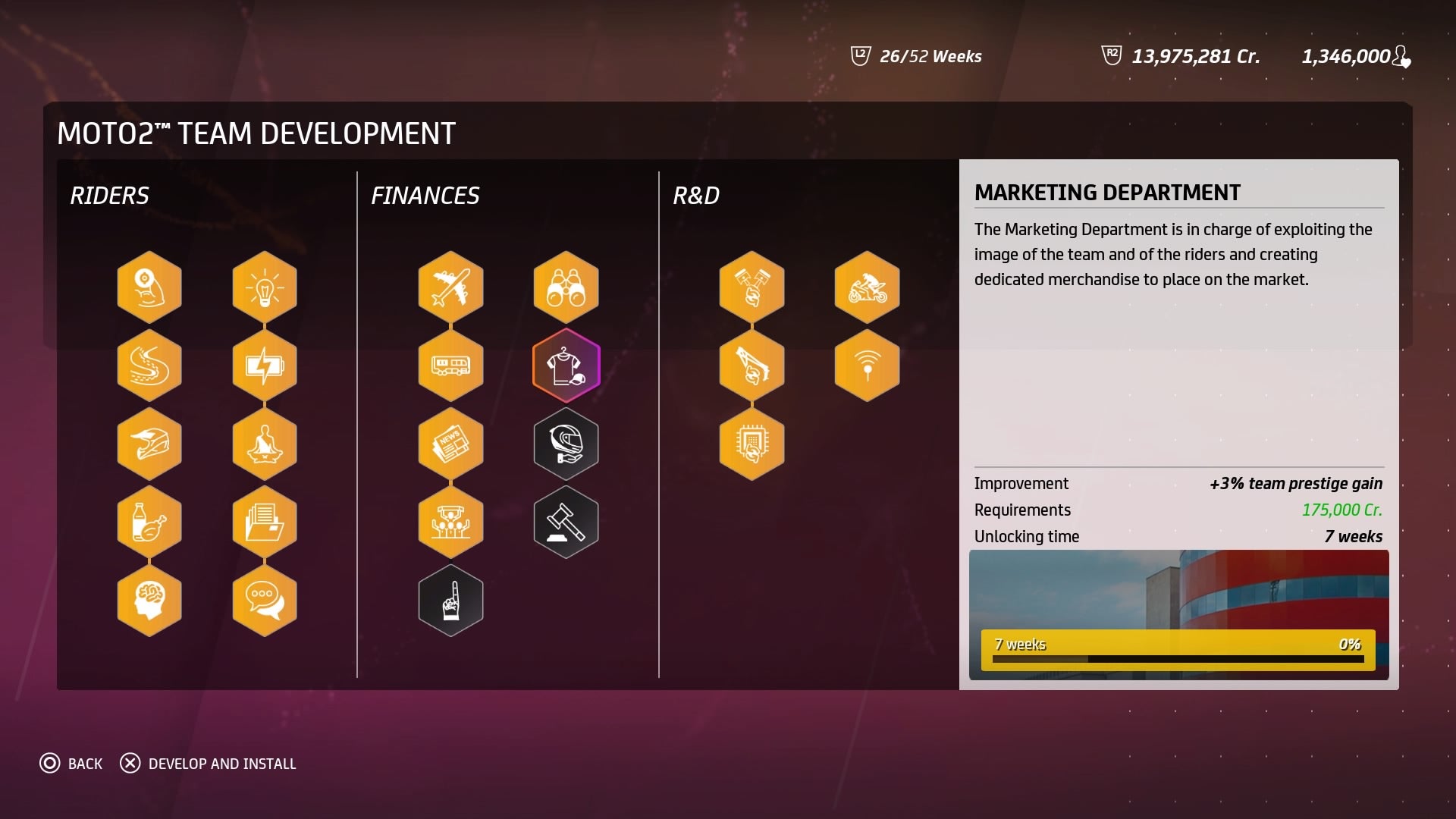Select the meditation pose upgrade

[265, 444]
